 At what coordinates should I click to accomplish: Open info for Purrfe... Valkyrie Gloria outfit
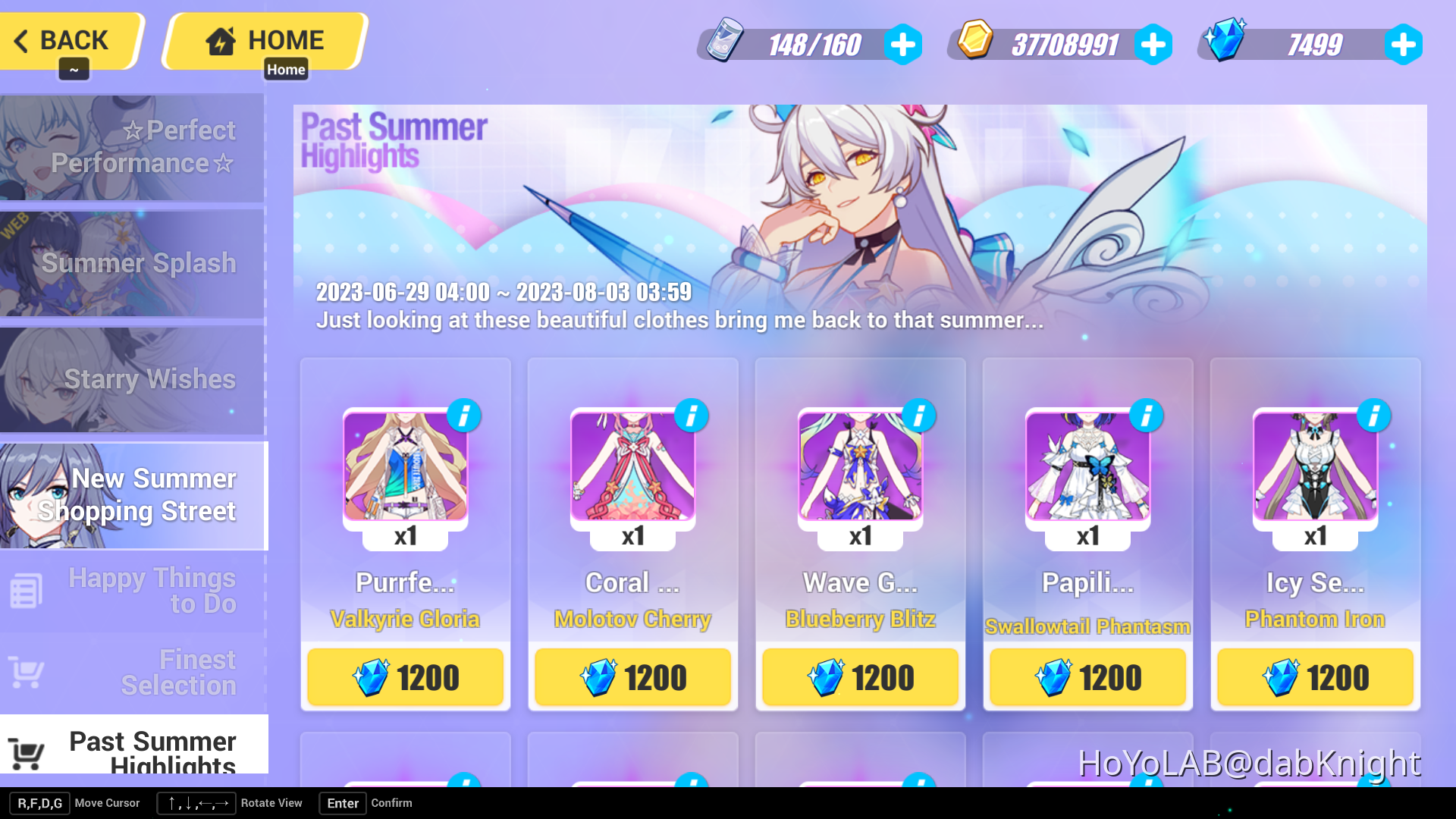click(x=463, y=416)
